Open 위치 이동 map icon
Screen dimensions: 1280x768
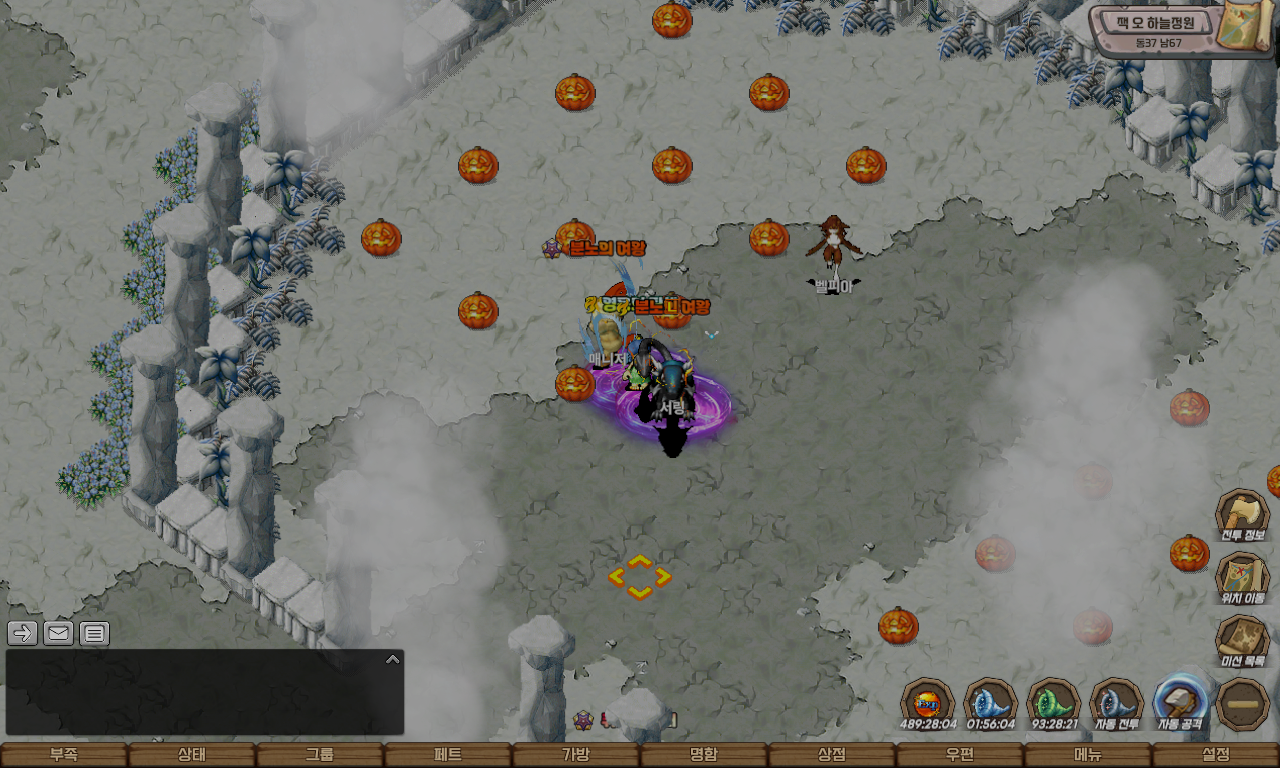1242,579
